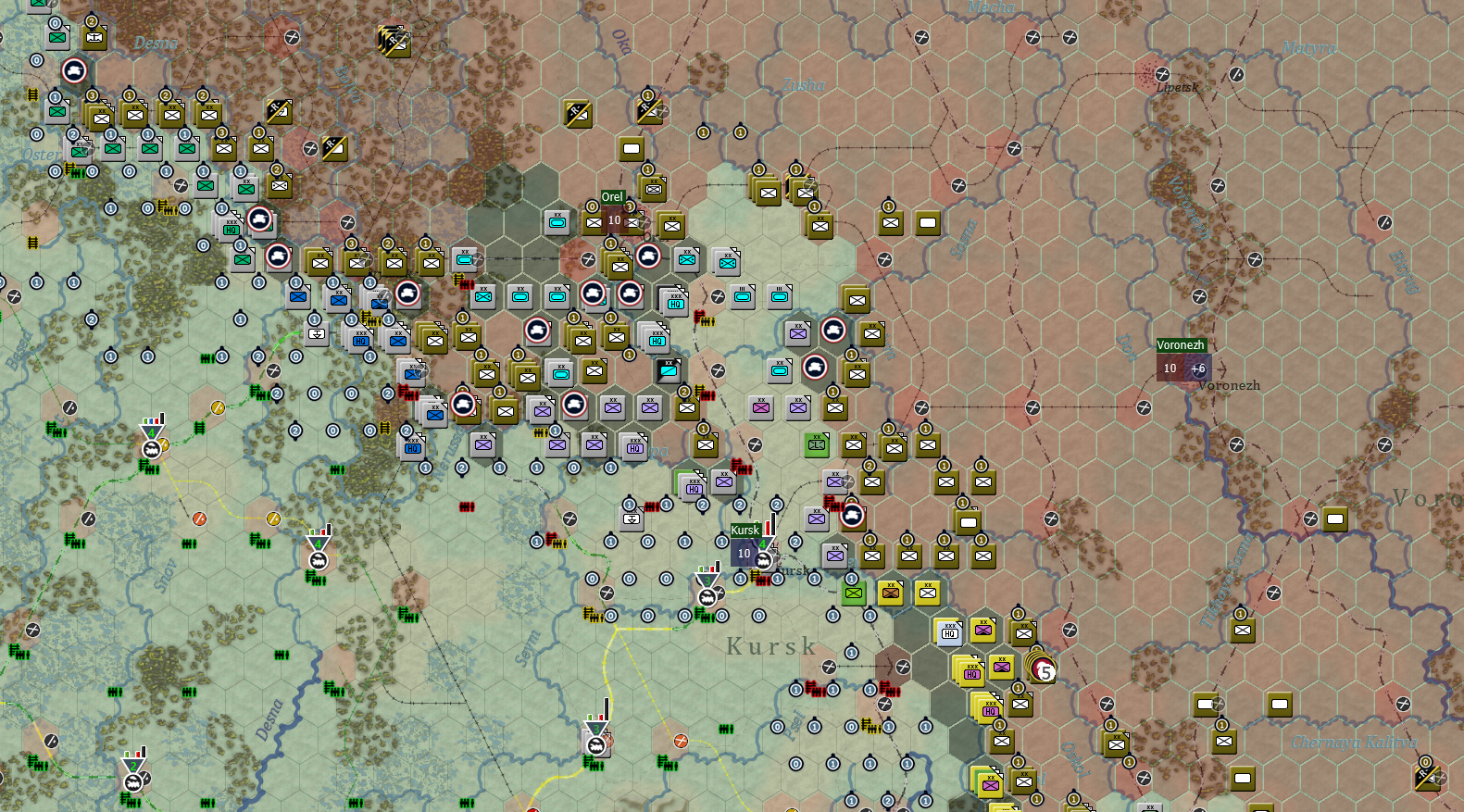Click the second locomotive icon in the bottom-left area
1464x812 pixels.
coord(131,781)
